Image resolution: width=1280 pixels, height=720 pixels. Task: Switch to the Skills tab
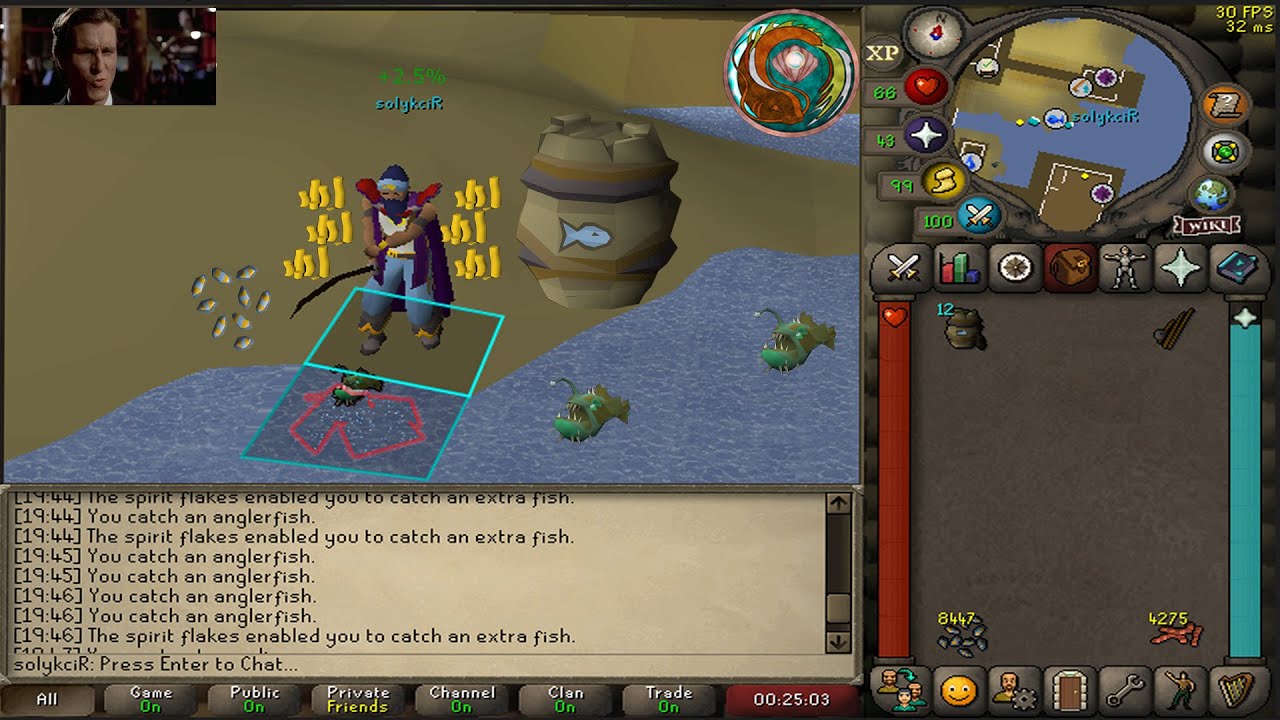[x=959, y=269]
